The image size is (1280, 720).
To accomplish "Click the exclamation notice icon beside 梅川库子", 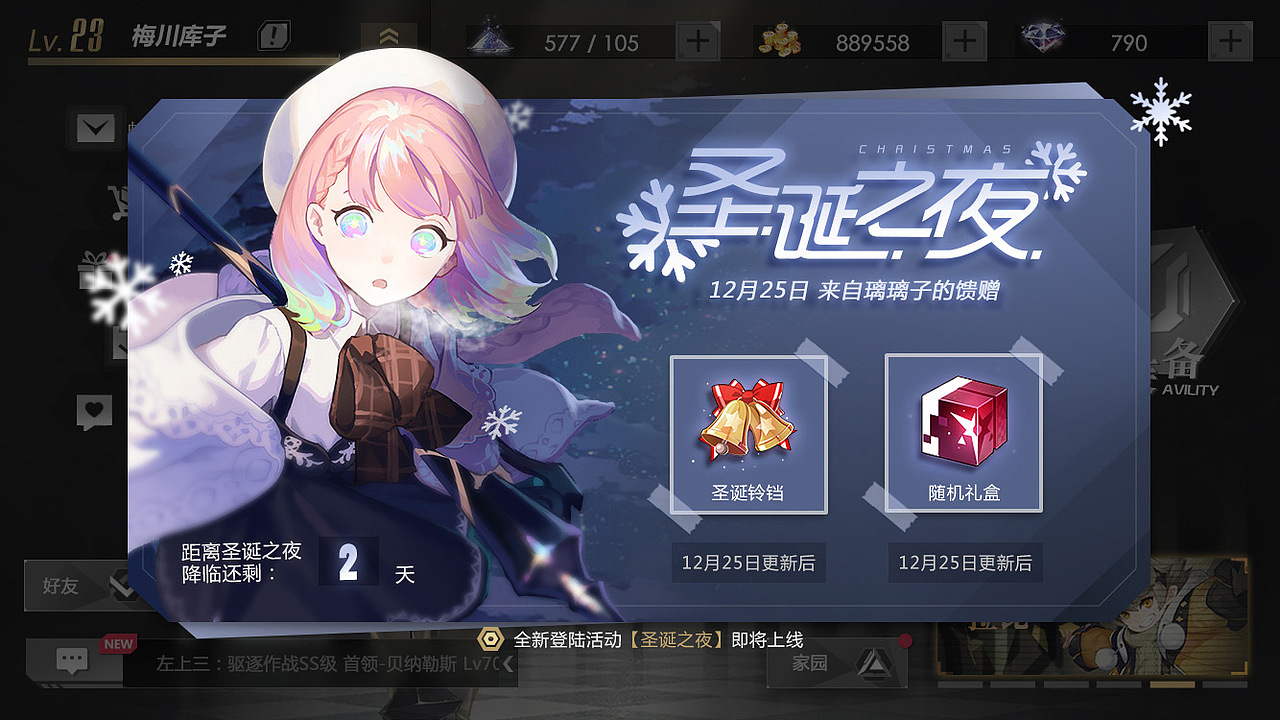I will click(x=272, y=36).
